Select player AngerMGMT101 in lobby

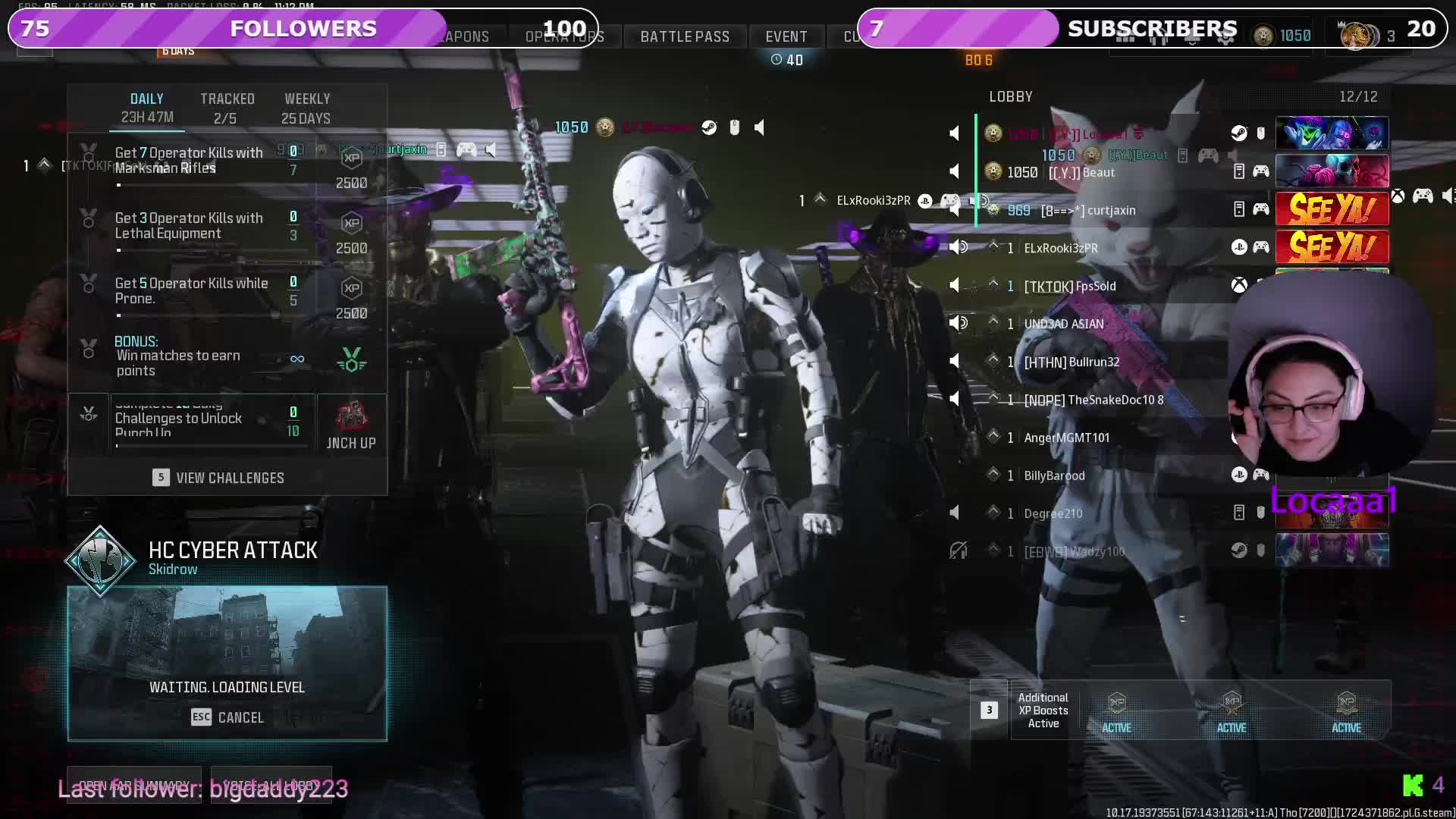pyautogui.click(x=1066, y=438)
